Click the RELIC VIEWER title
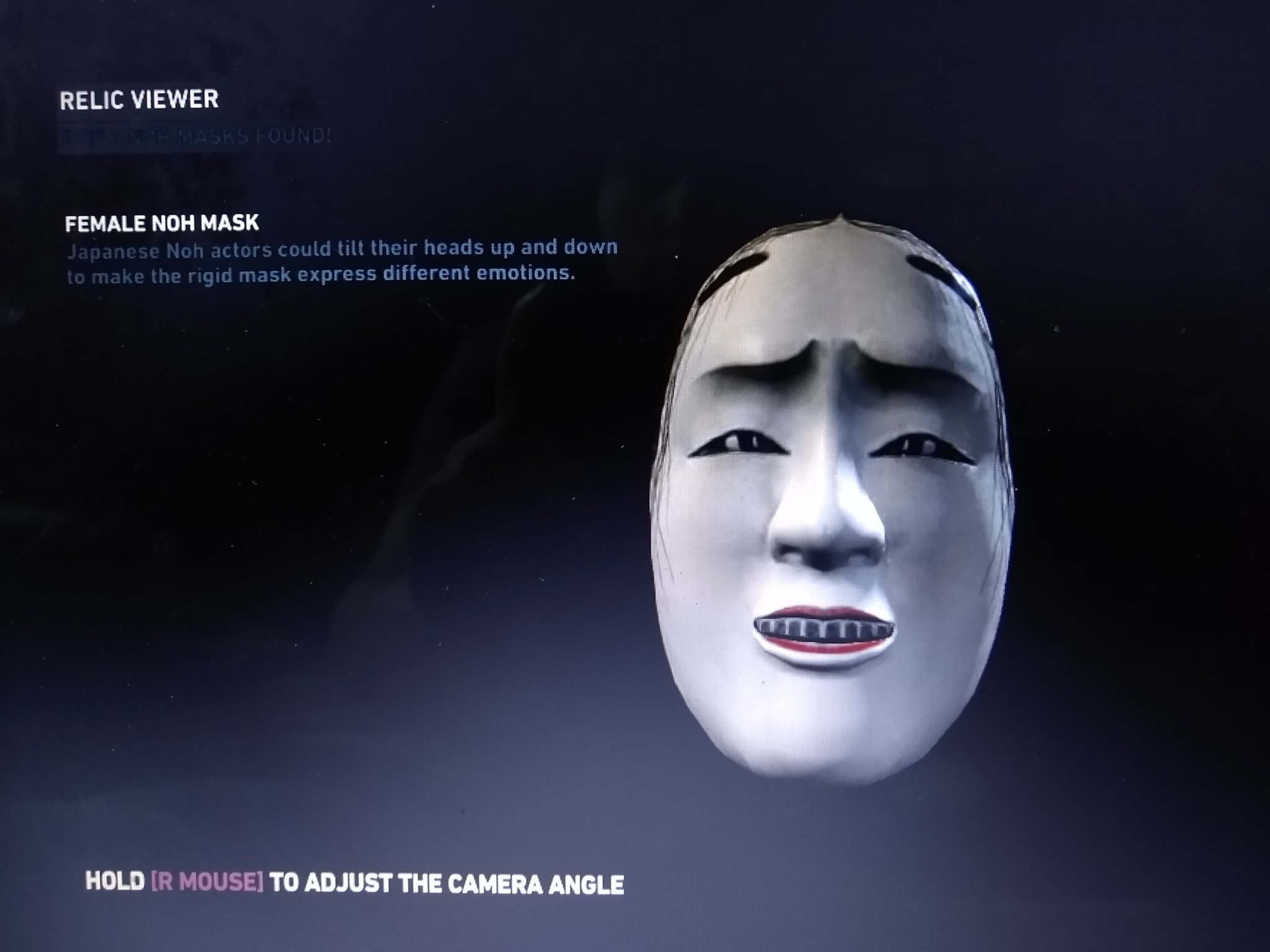Screen dimensions: 1270x952 click(x=138, y=99)
